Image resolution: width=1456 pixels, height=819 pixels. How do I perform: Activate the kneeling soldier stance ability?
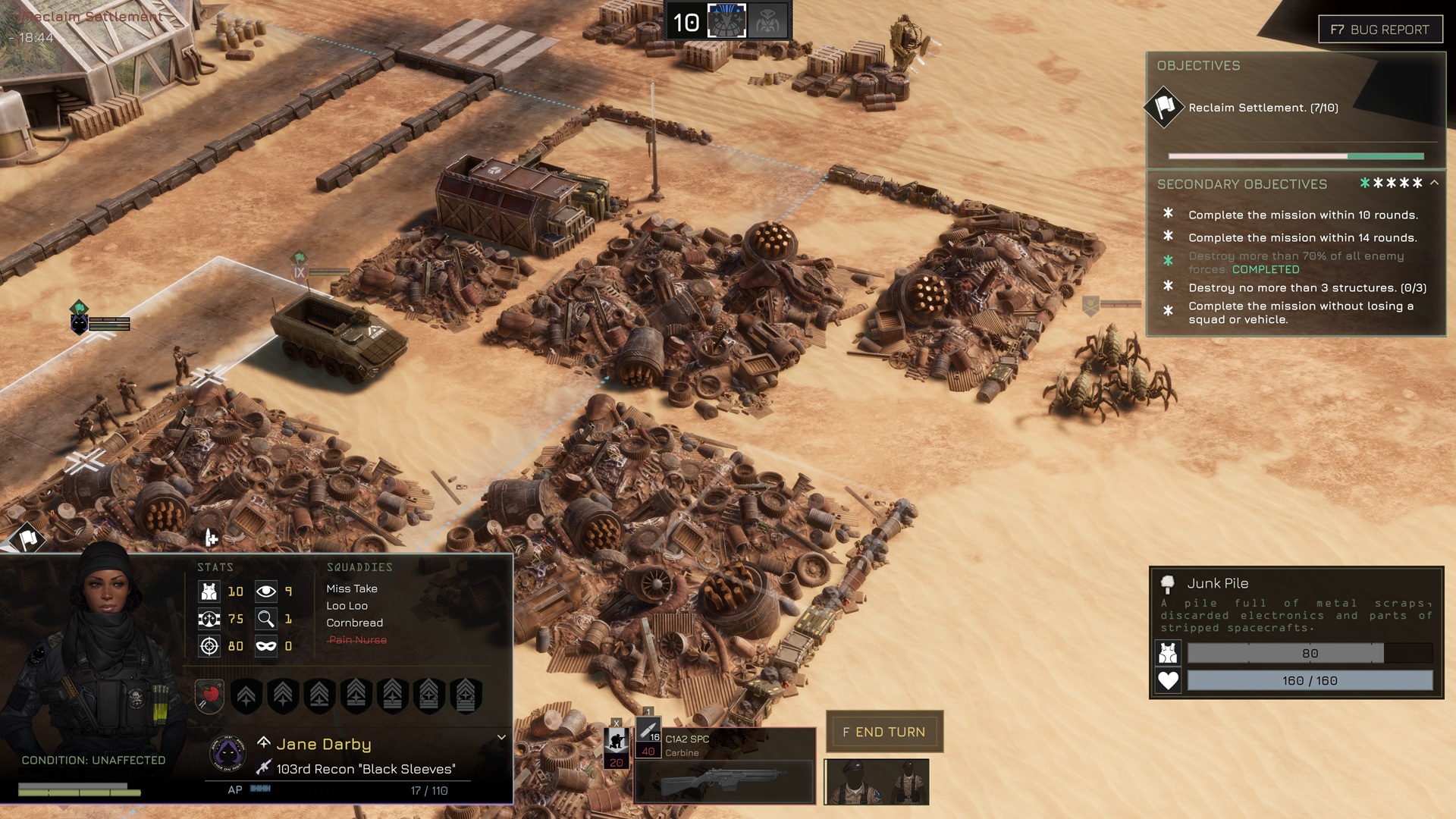[x=617, y=740]
